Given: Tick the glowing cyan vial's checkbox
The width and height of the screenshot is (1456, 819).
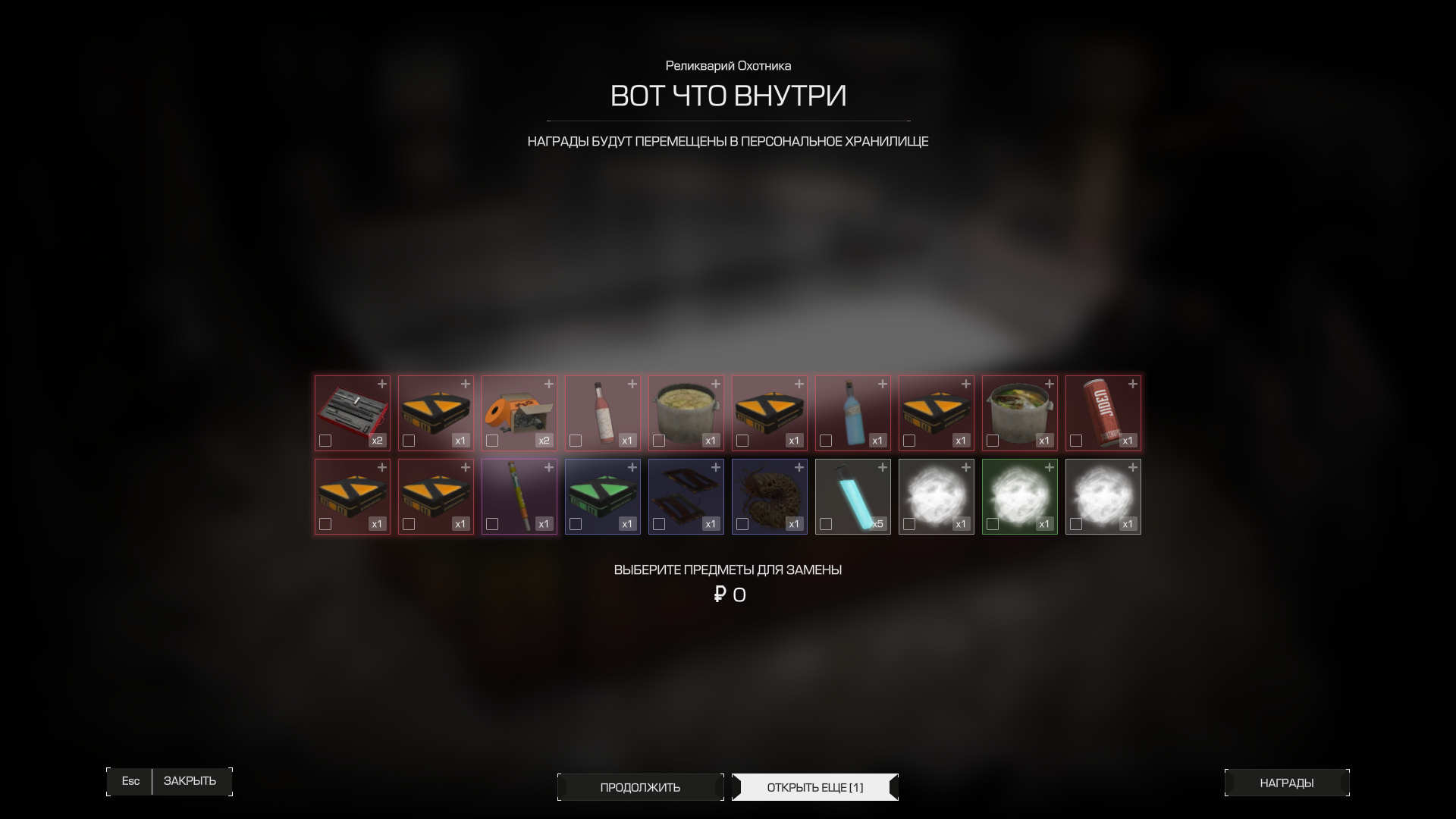Looking at the screenshot, I should click(x=826, y=524).
